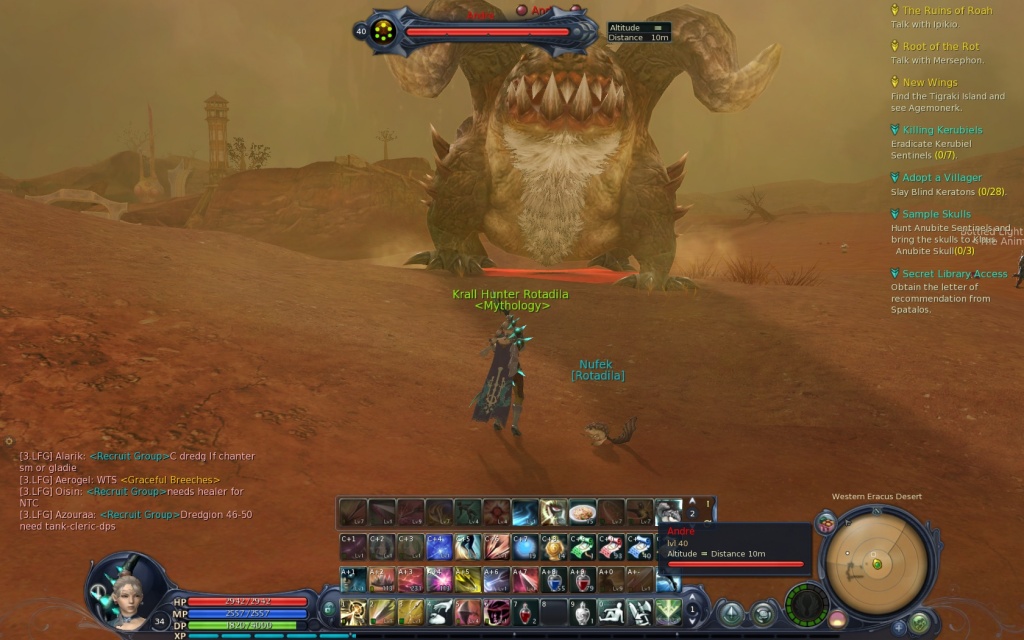The width and height of the screenshot is (1024, 640).
Task: Use the green scroll in the hotbar
Action: pyautogui.click(x=582, y=547)
